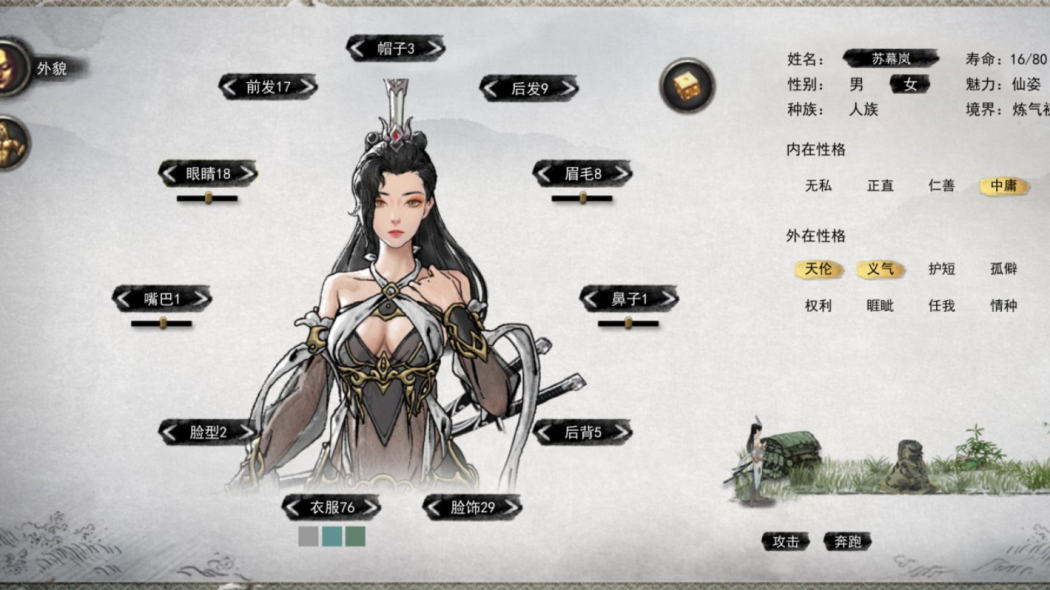This screenshot has width=1050, height=590.
Task: Roll the dice to randomize appearance
Action: 687,86
